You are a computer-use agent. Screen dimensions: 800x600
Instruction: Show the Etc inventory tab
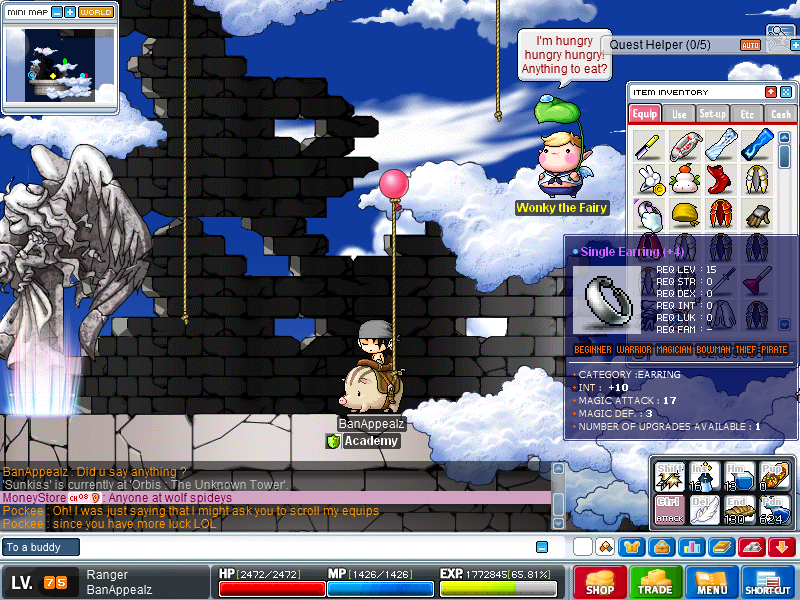[x=746, y=114]
